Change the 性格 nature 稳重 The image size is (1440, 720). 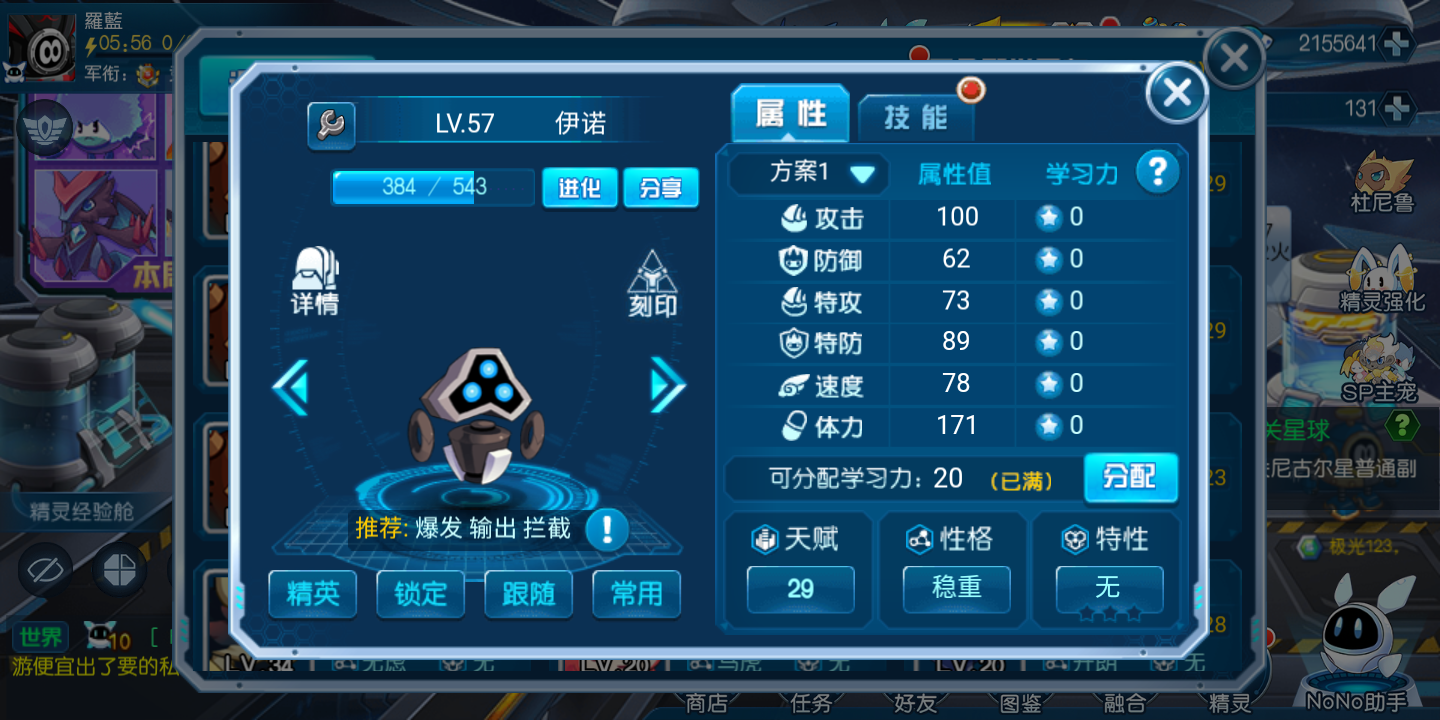[x=956, y=588]
